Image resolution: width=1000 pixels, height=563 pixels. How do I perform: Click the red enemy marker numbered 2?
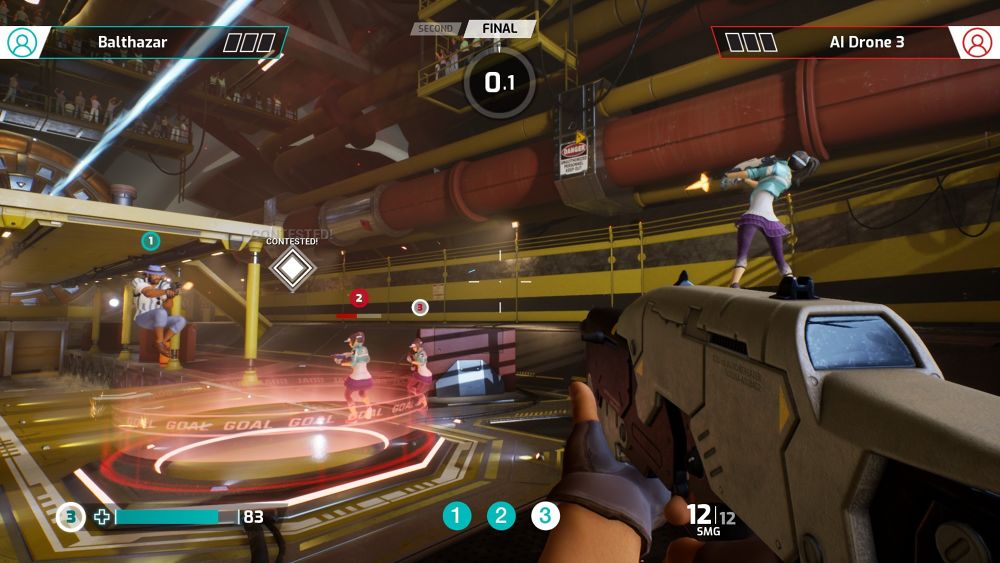click(359, 298)
